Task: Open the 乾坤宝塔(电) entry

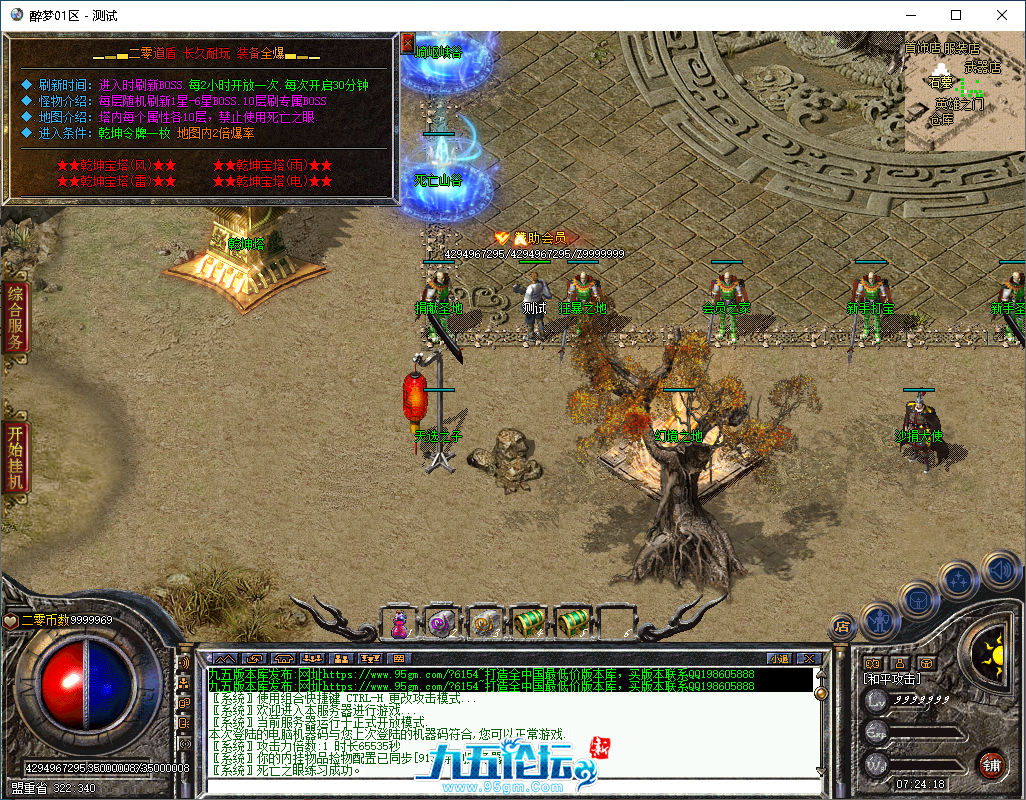Action: [x=272, y=182]
